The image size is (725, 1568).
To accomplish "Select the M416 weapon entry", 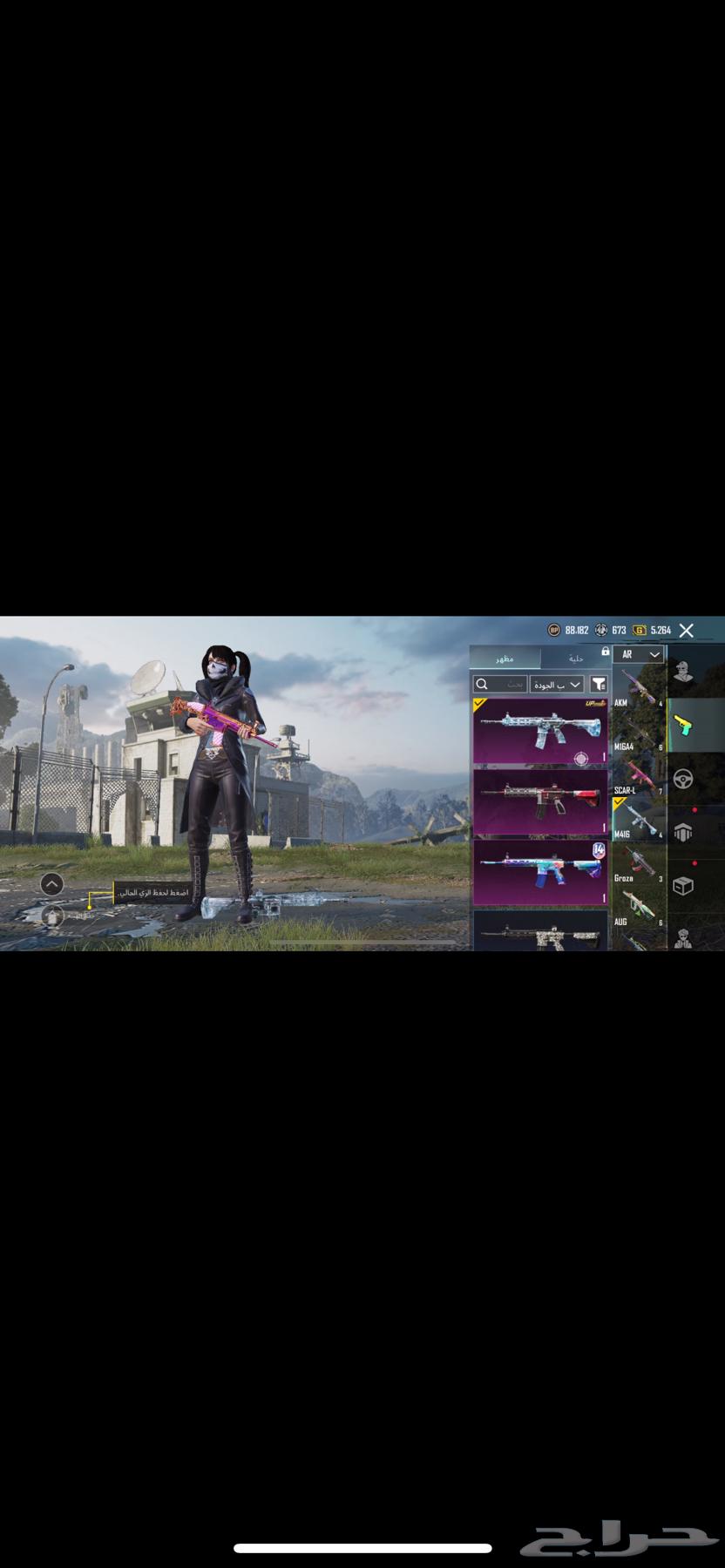I will 638,821.
